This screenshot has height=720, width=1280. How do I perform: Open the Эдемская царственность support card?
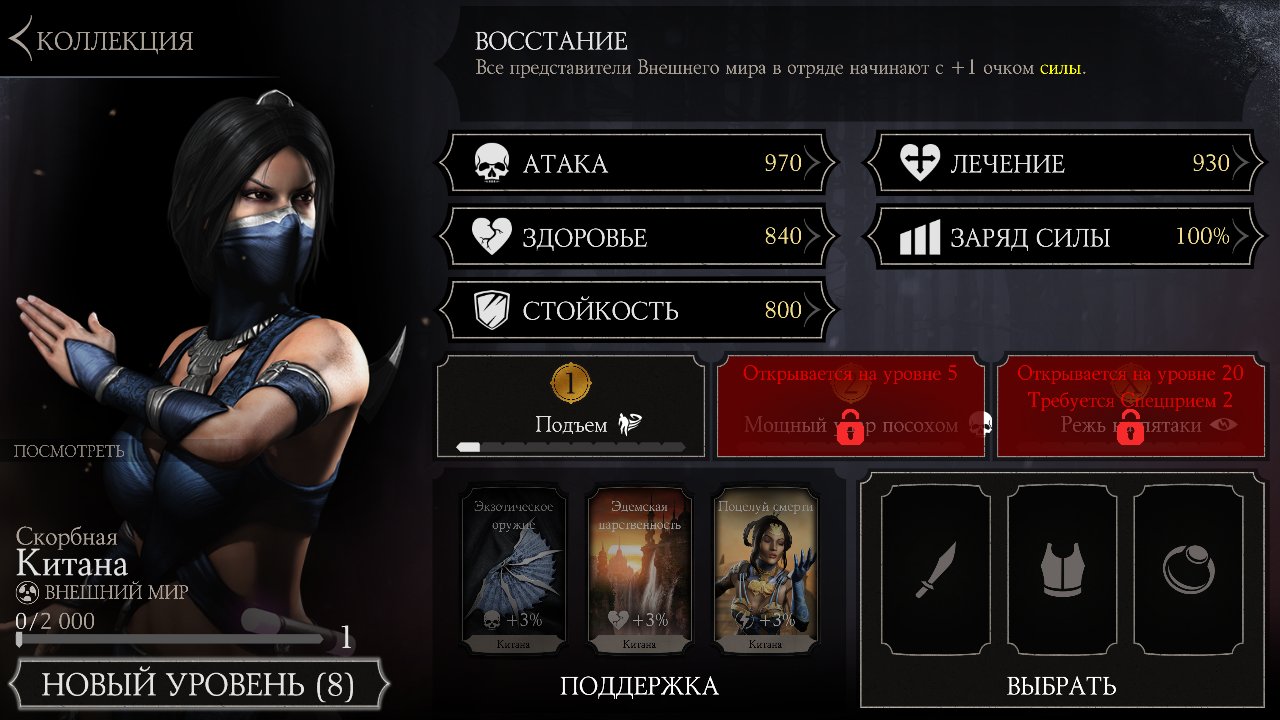[640, 570]
